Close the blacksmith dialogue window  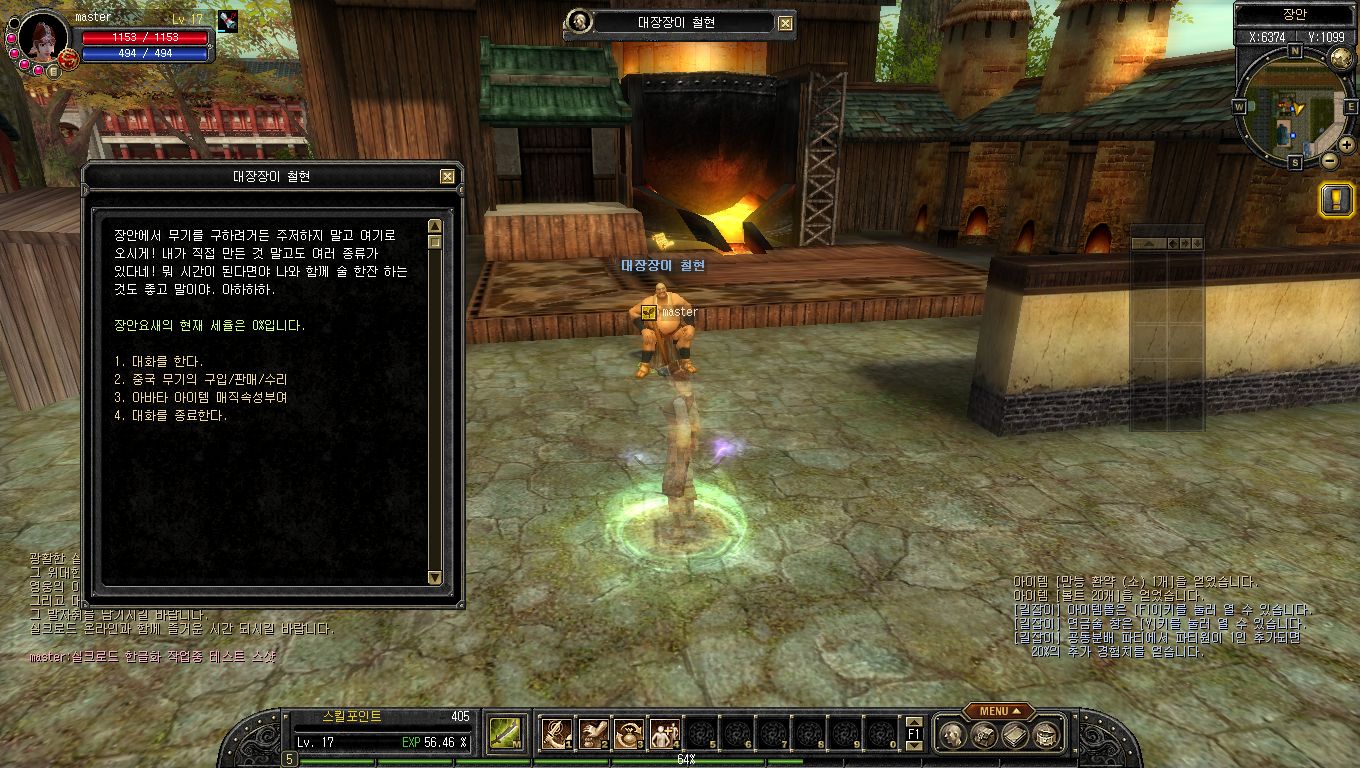click(447, 177)
